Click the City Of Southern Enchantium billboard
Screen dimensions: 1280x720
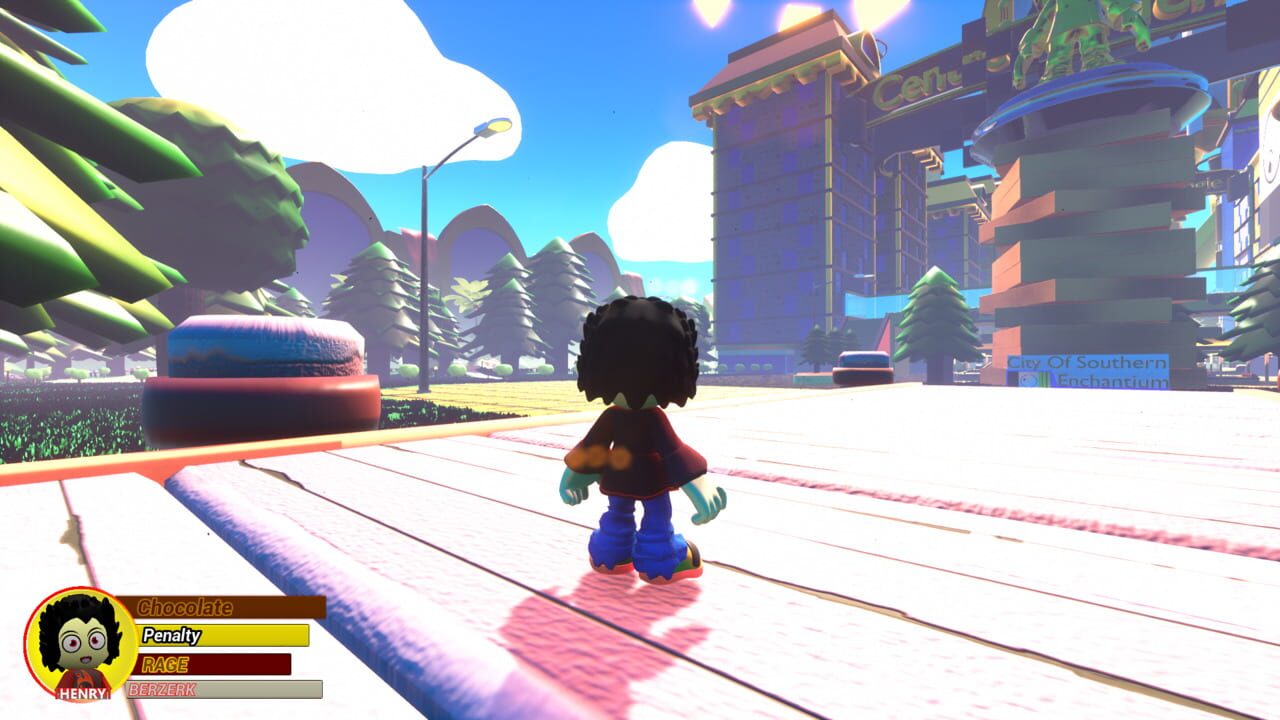coord(1090,371)
